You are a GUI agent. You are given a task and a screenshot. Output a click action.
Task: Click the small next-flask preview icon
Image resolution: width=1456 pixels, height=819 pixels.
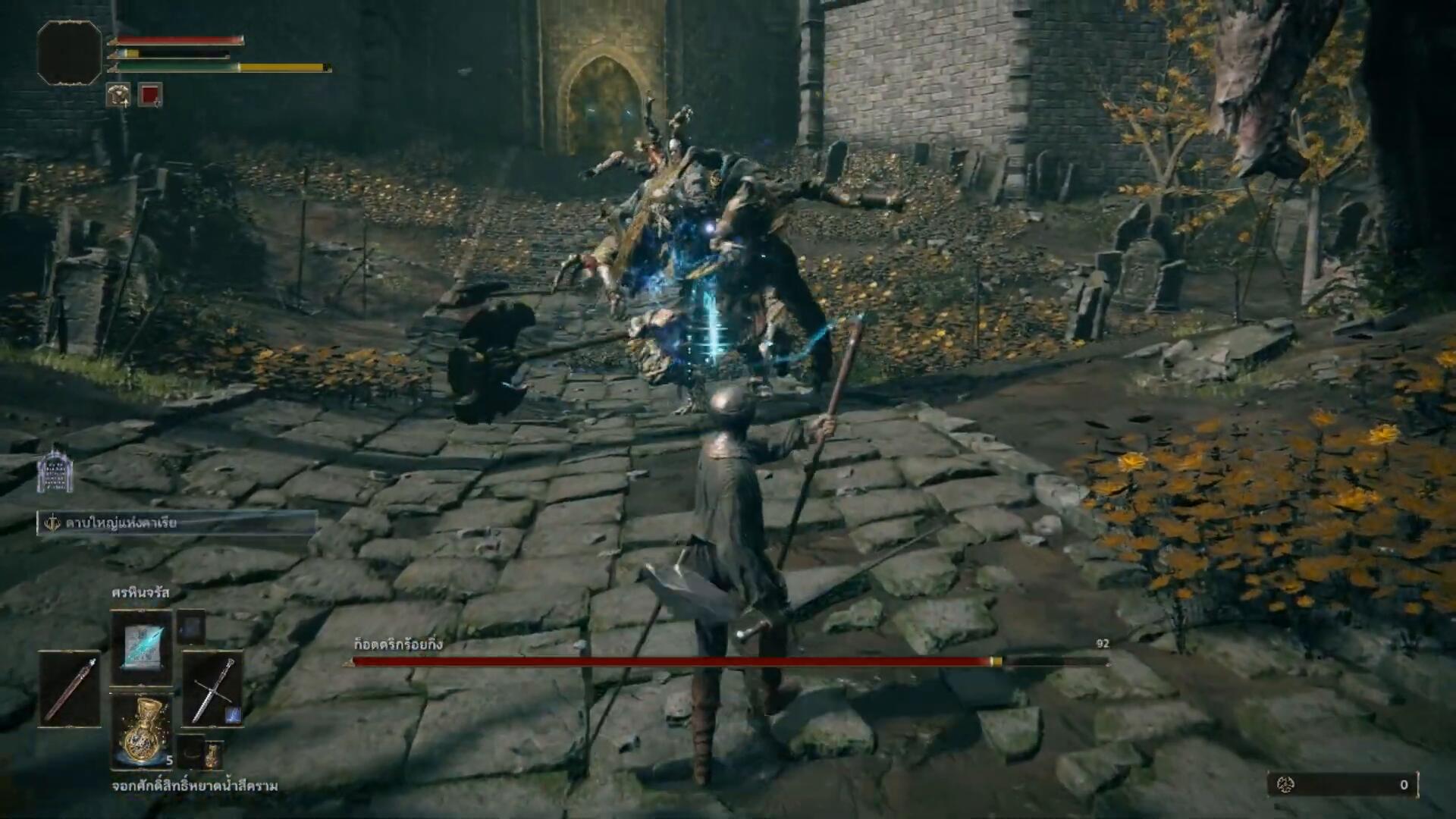pyautogui.click(x=213, y=754)
